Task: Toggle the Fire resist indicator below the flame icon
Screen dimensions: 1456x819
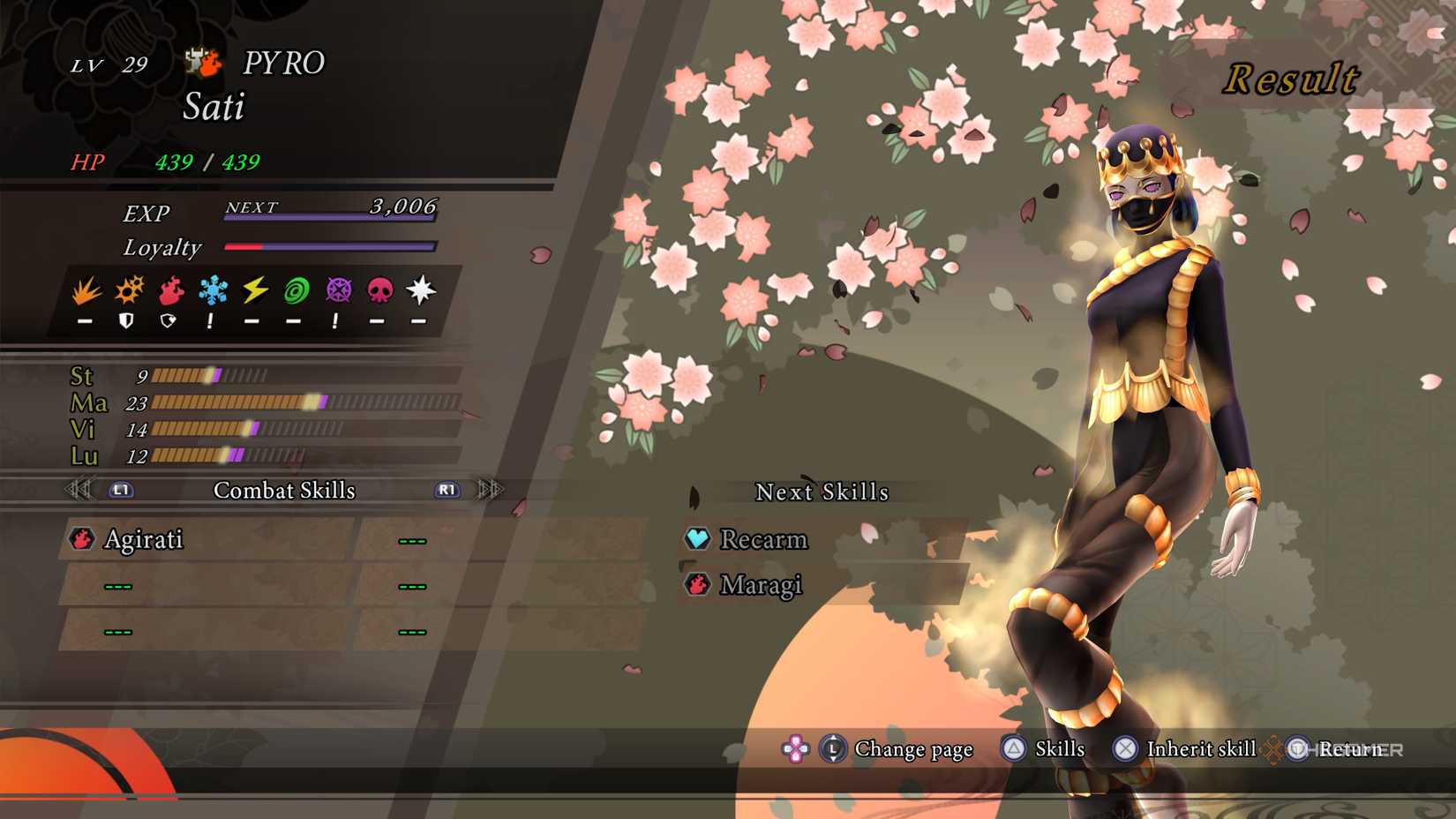Action: tap(169, 319)
